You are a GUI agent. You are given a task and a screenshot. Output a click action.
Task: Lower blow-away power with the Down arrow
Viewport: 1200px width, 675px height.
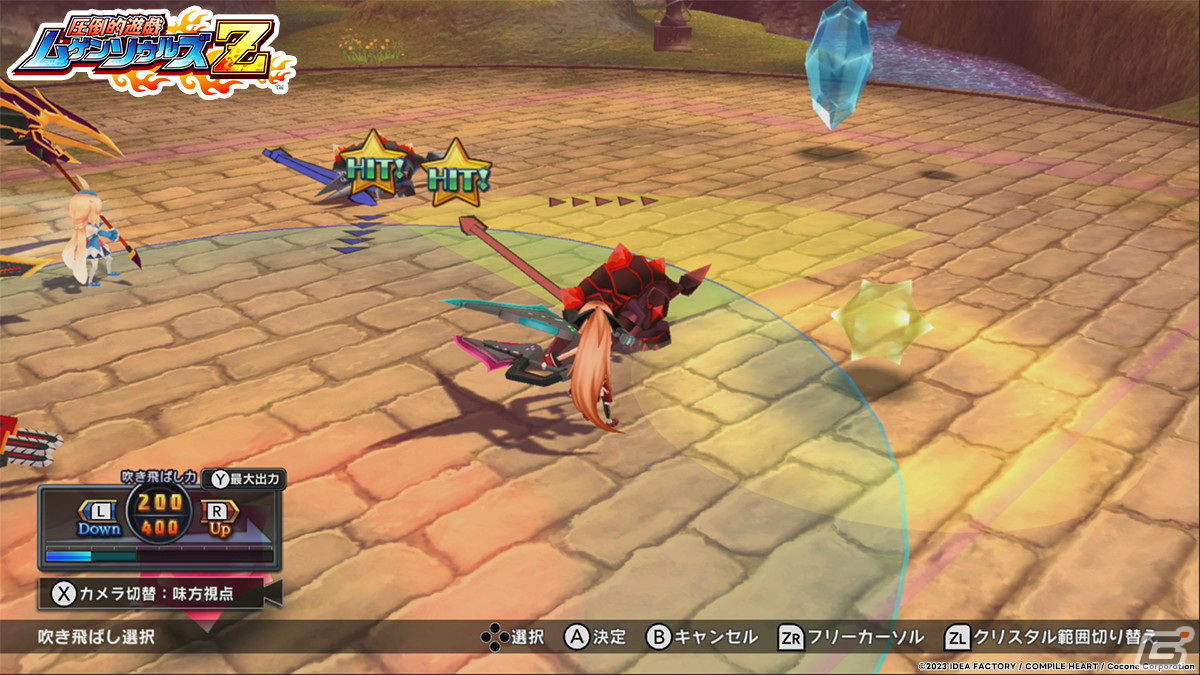pos(99,517)
